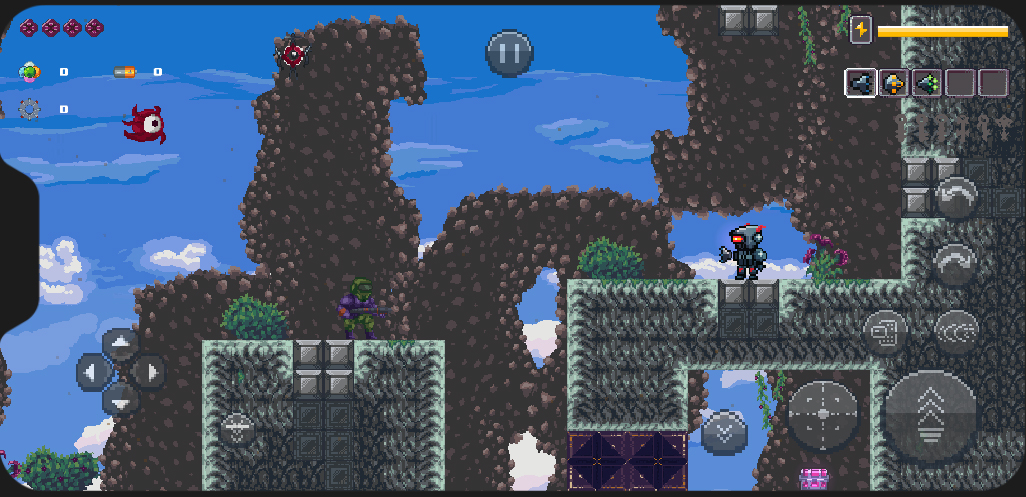The width and height of the screenshot is (1026, 497).
Task: Select the dark blue blaster weapon slot
Action: pyautogui.click(x=860, y=83)
